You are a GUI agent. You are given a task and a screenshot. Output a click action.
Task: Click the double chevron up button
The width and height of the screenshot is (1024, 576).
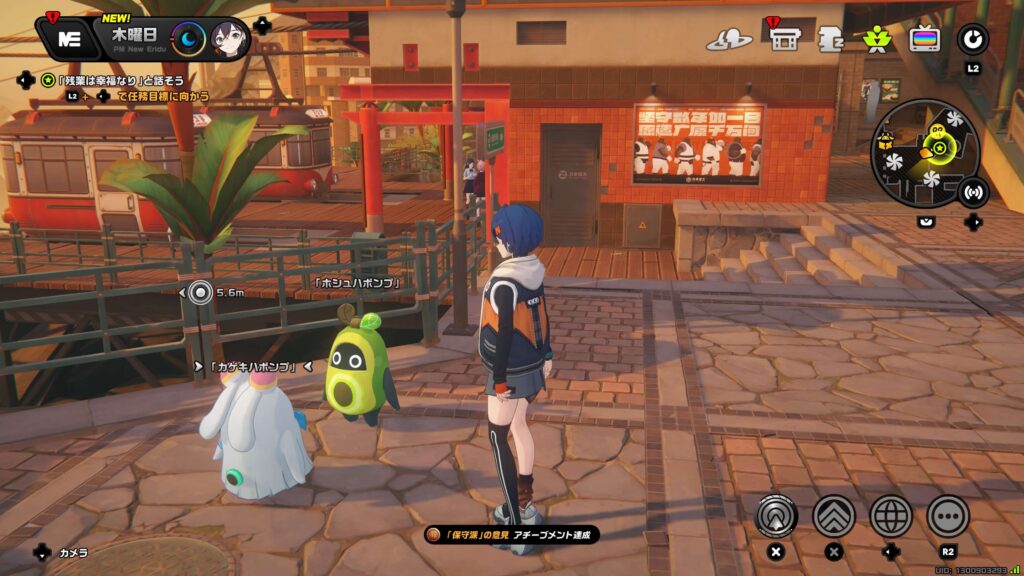point(833,516)
